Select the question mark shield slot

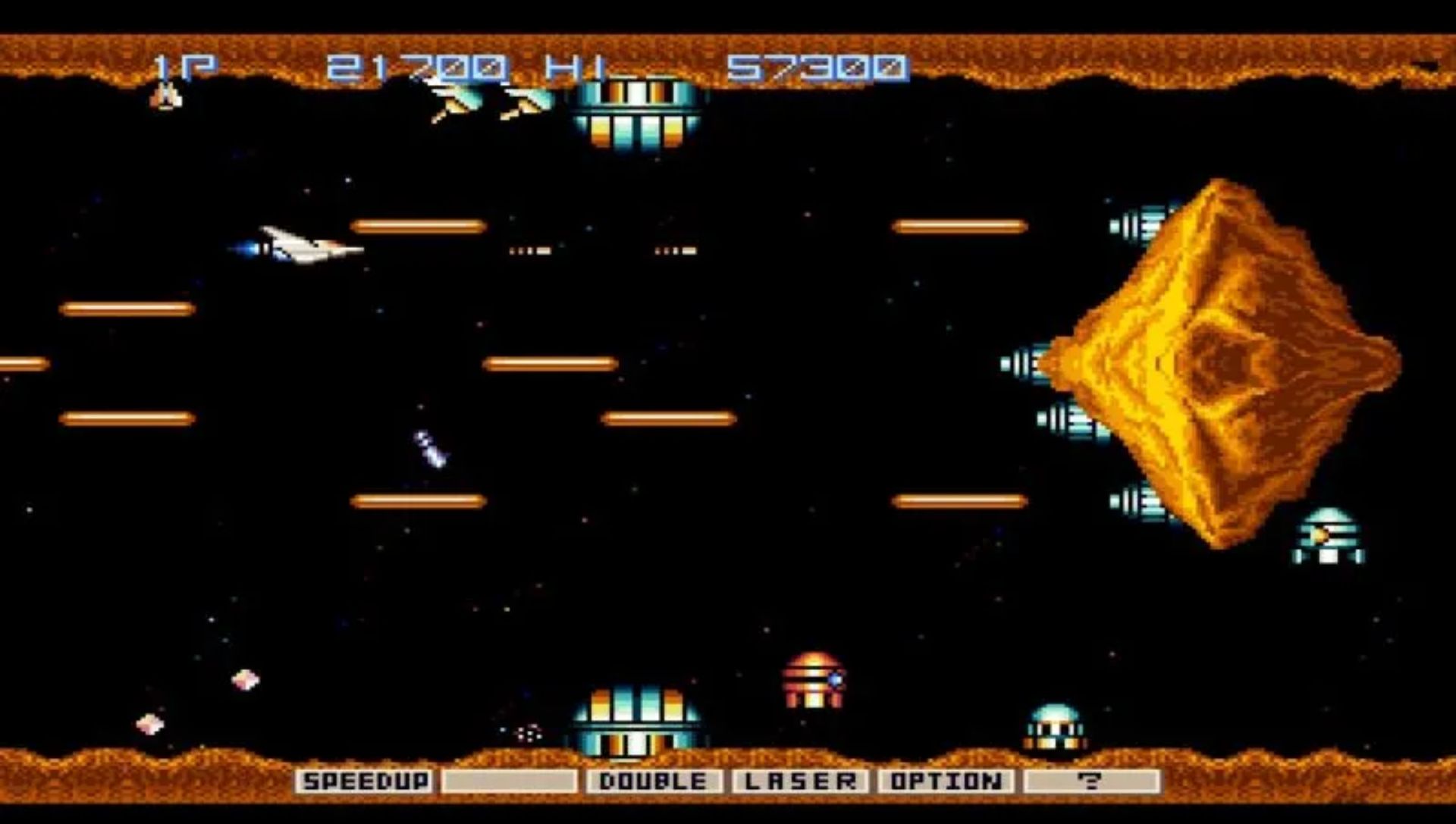coord(1091,781)
